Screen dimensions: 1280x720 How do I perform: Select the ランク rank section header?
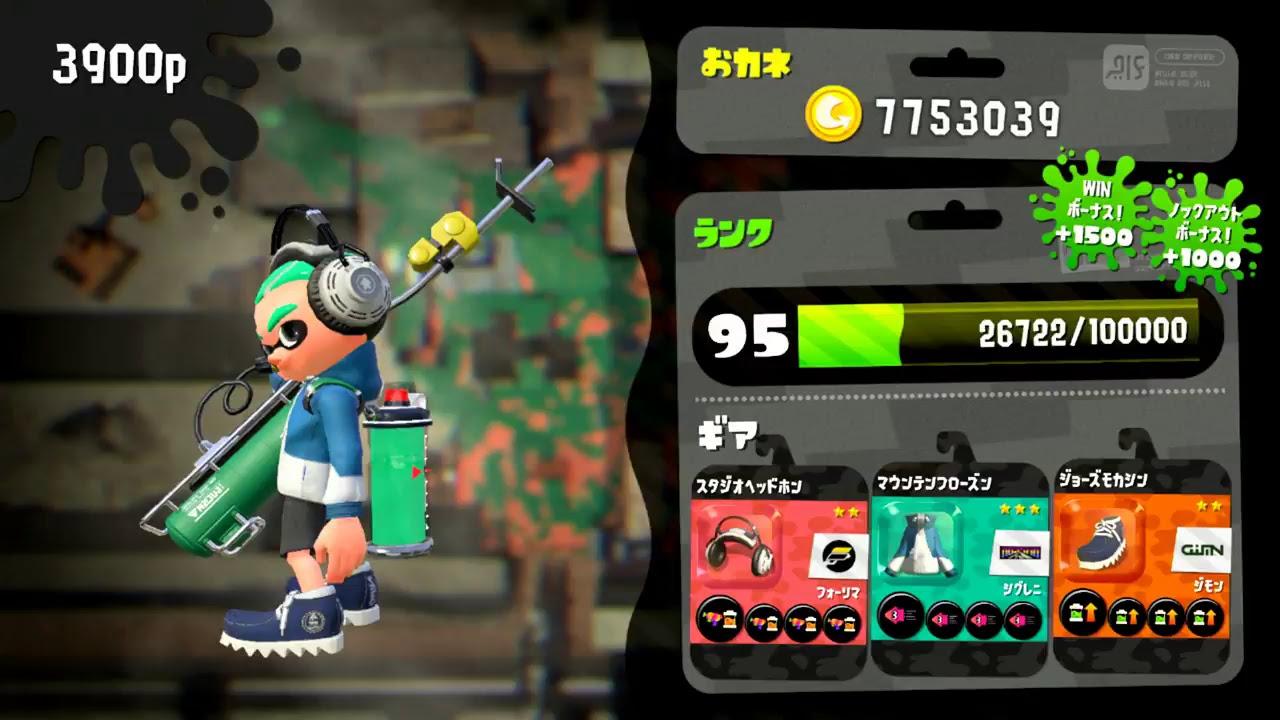pos(735,232)
